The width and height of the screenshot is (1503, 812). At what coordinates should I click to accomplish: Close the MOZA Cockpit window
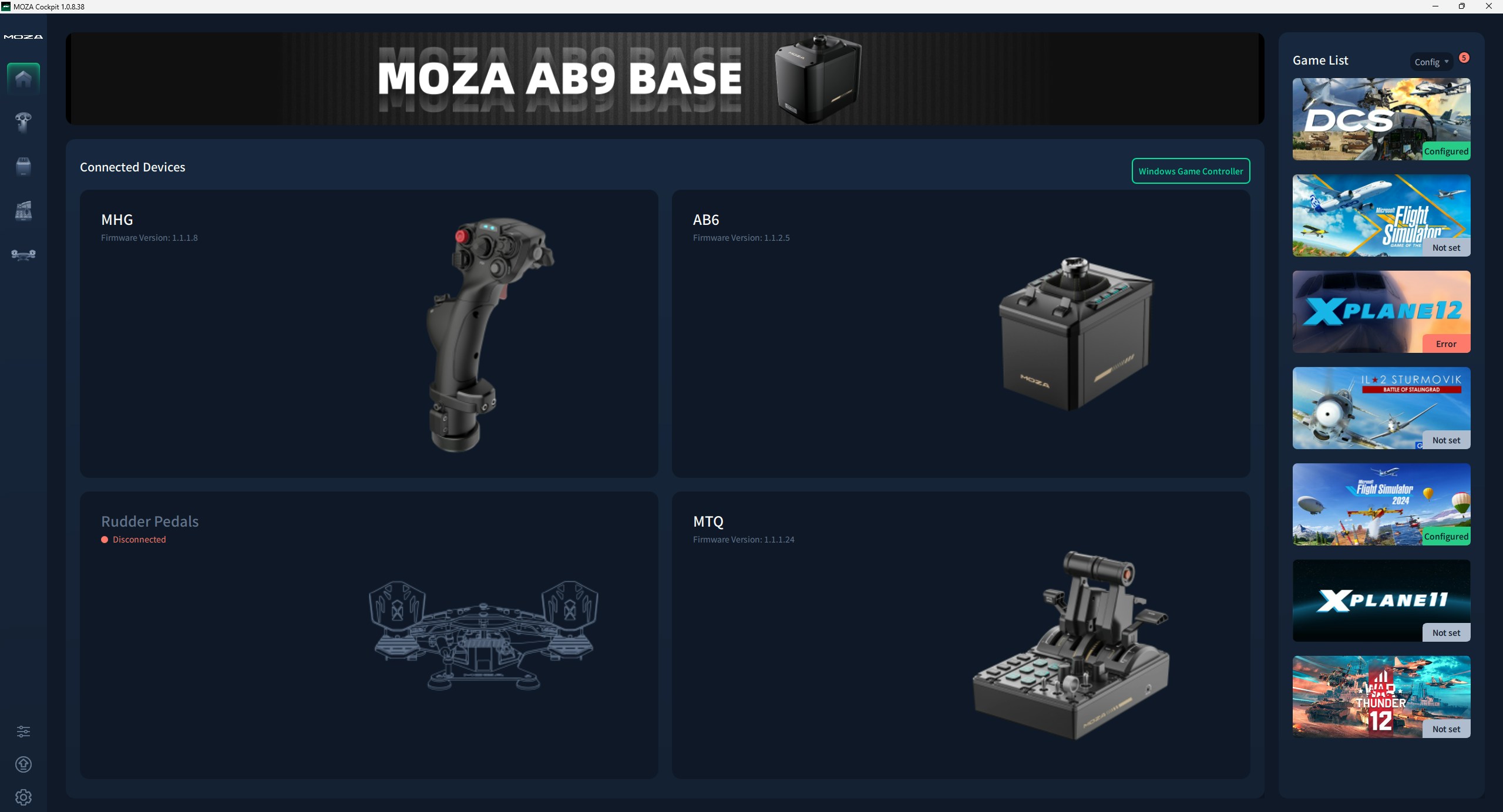(1489, 6)
